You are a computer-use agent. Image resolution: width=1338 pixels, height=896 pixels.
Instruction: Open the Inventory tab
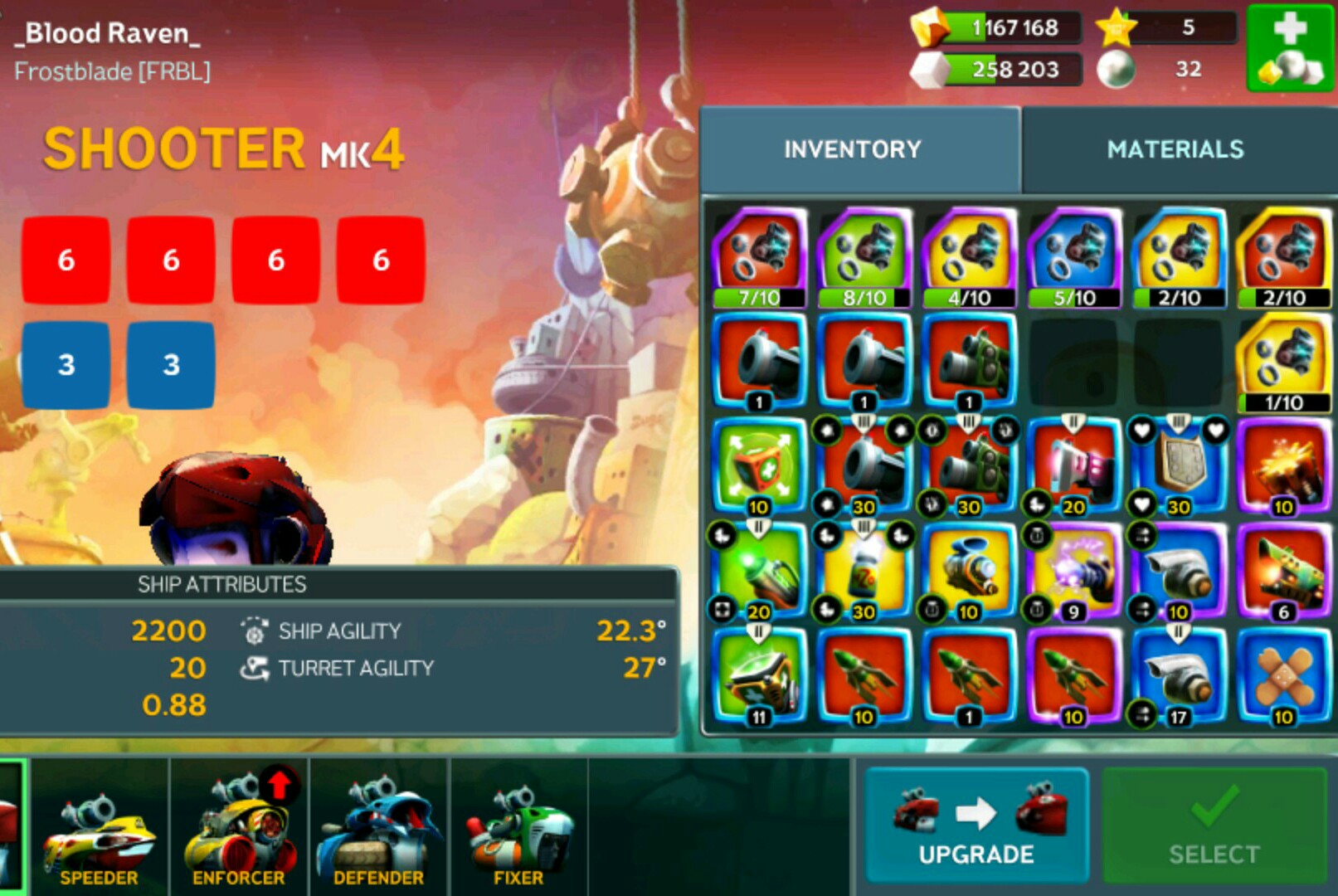coord(853,149)
